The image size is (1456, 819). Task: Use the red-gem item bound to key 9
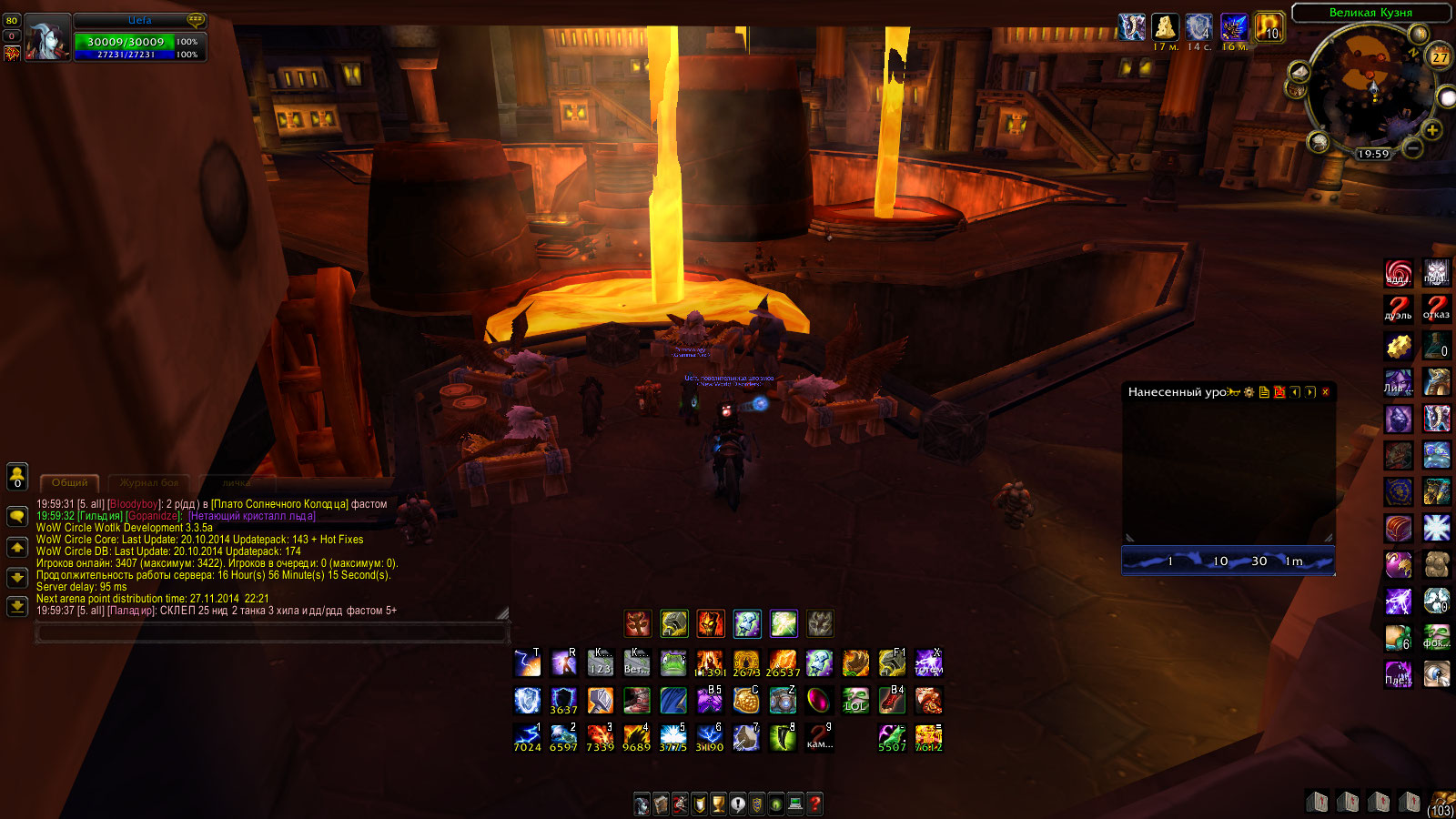(819, 737)
